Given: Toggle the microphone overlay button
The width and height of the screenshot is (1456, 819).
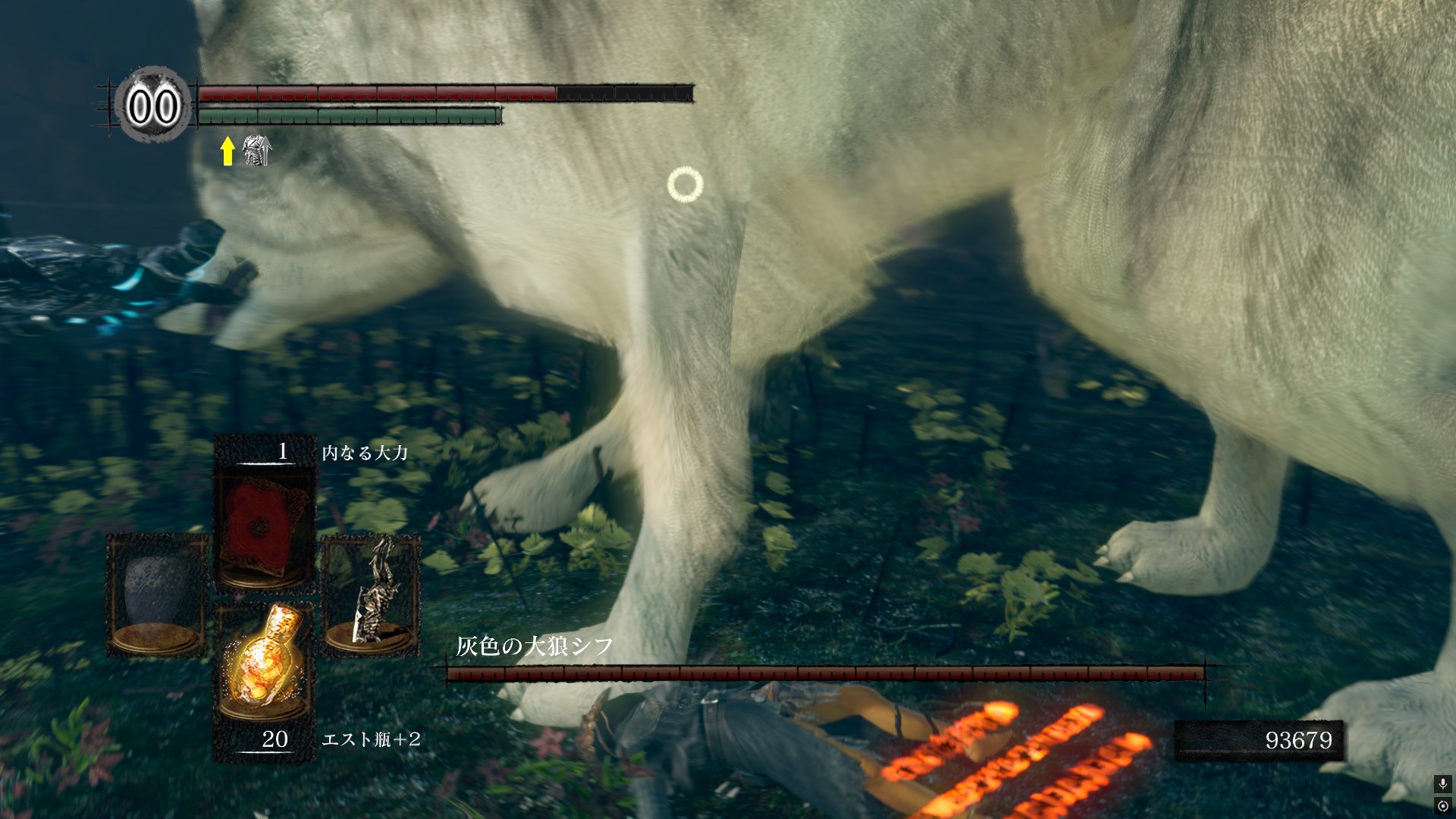Looking at the screenshot, I should point(1442,784).
